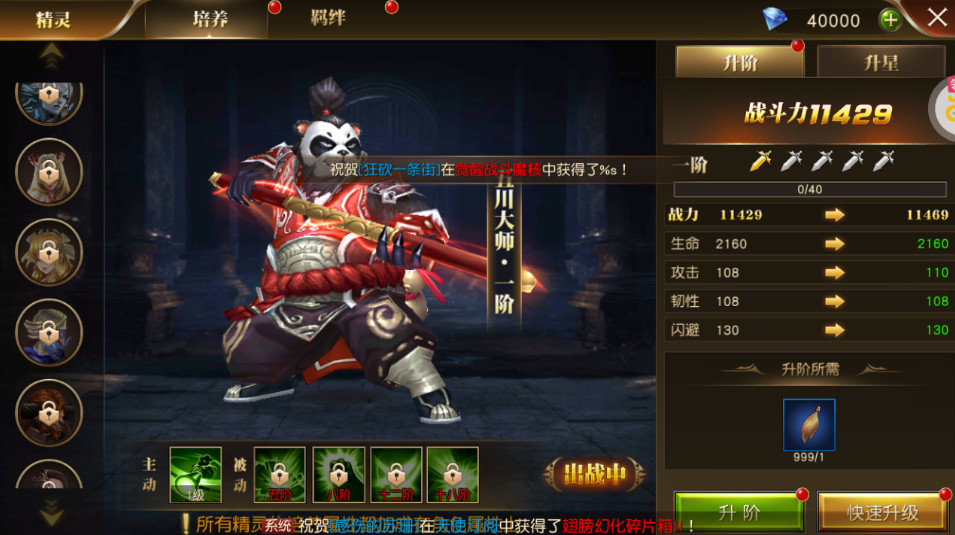Click the 快速升级 button
The height and width of the screenshot is (535, 955).
(x=882, y=512)
